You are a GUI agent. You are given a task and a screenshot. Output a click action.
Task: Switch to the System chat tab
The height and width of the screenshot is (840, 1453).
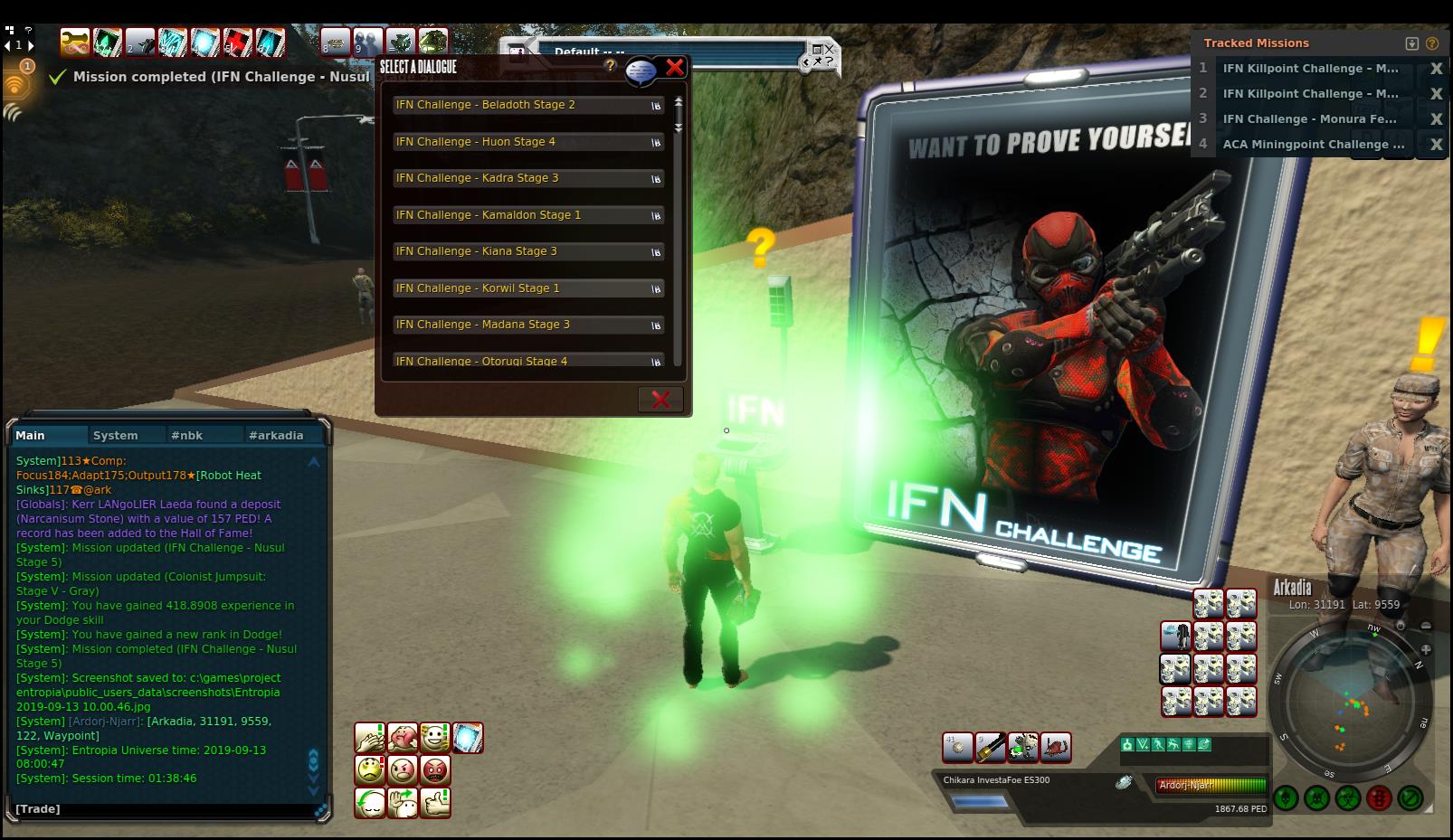click(x=116, y=435)
